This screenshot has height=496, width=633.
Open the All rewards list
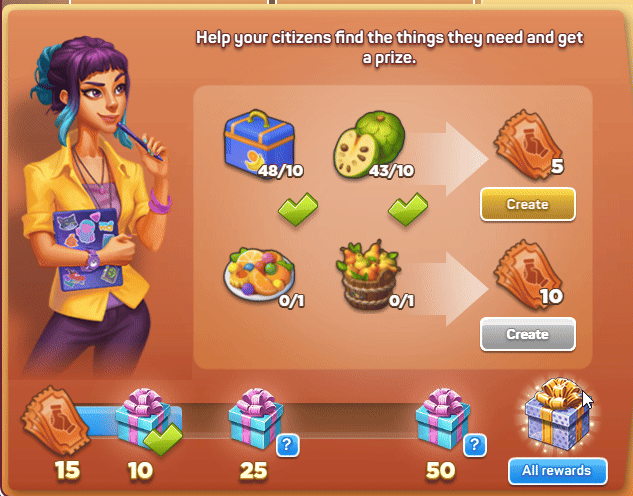(555, 470)
